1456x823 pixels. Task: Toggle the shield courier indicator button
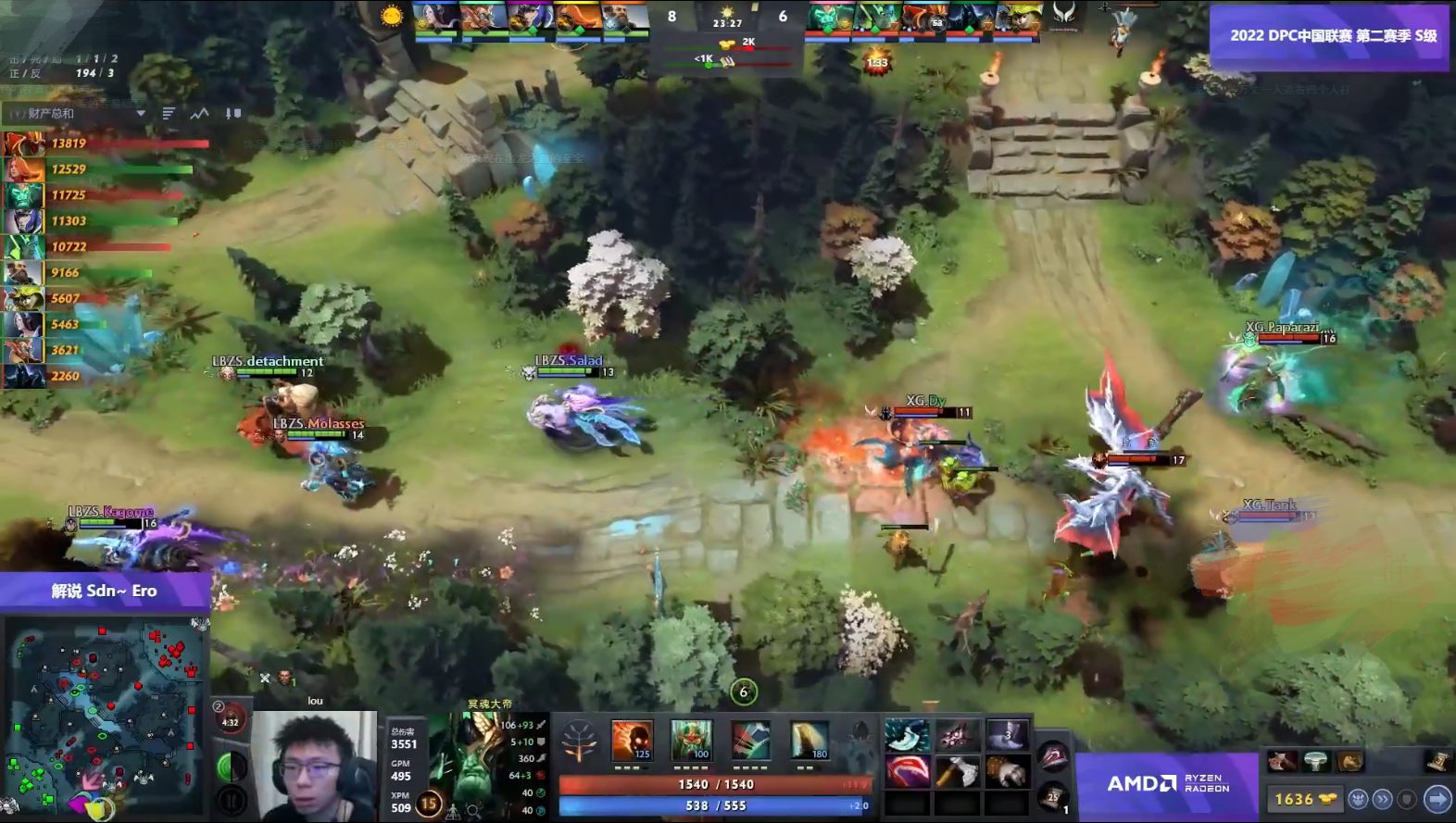point(1408,799)
